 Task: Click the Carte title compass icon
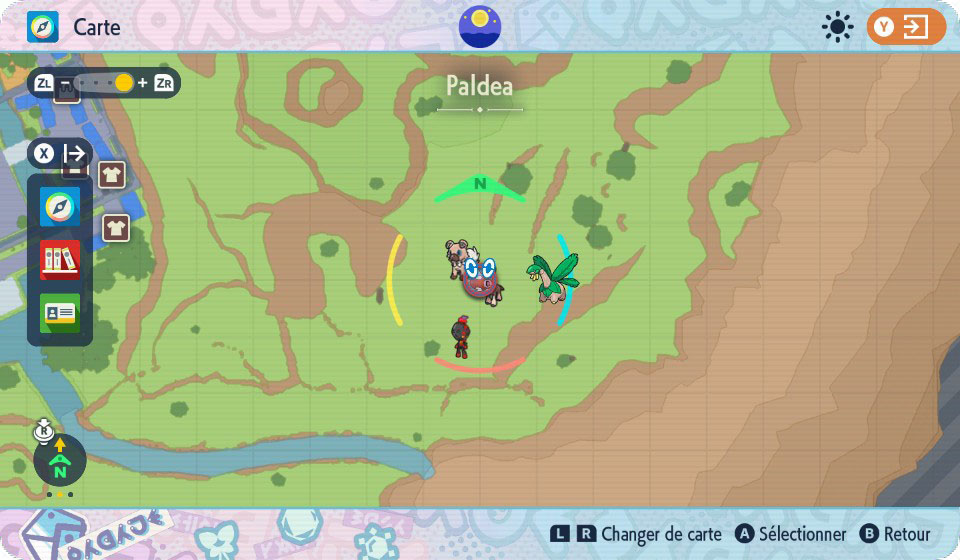[x=43, y=27]
